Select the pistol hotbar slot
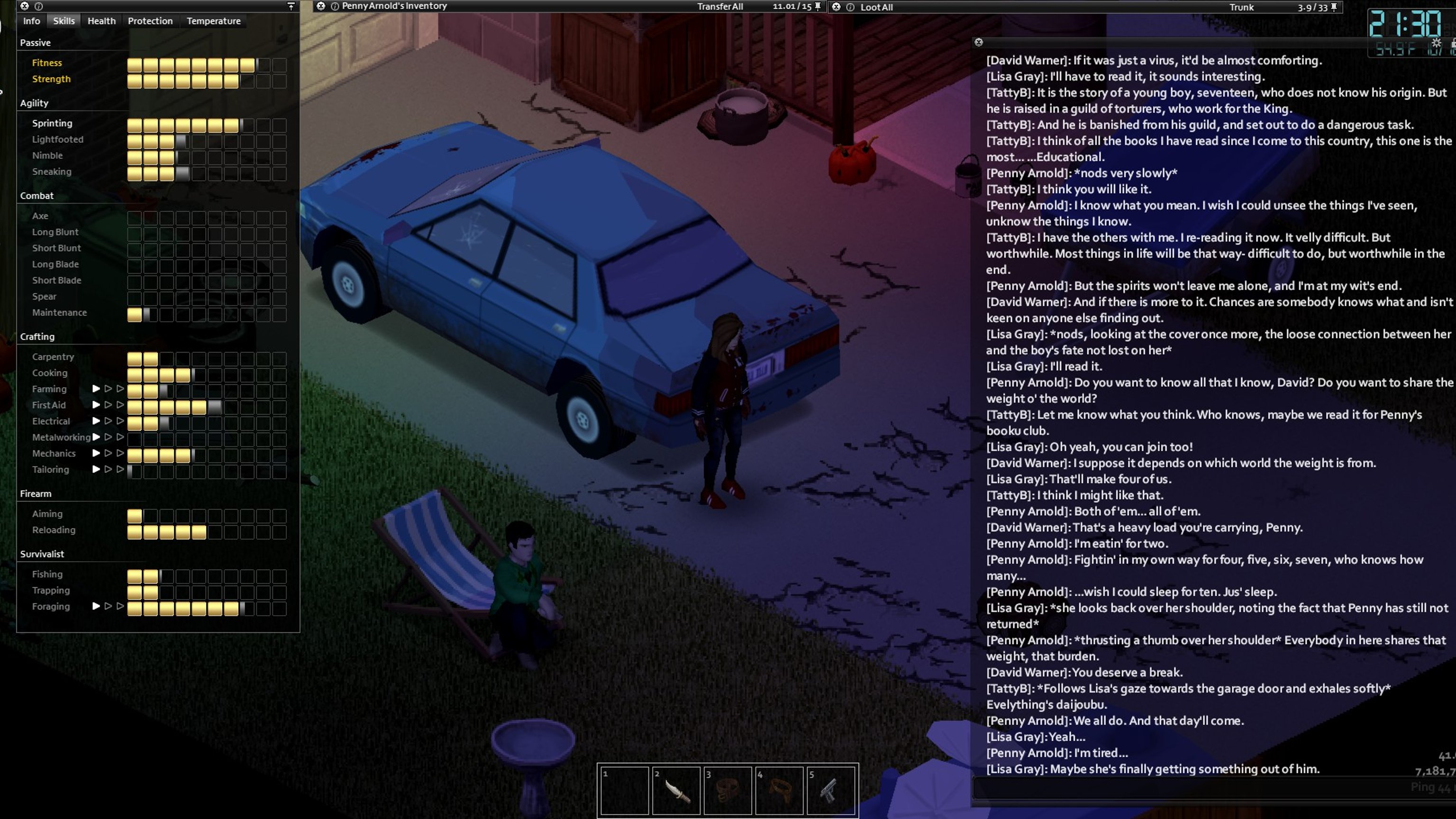Screen dimensions: 1456x819 point(831,790)
